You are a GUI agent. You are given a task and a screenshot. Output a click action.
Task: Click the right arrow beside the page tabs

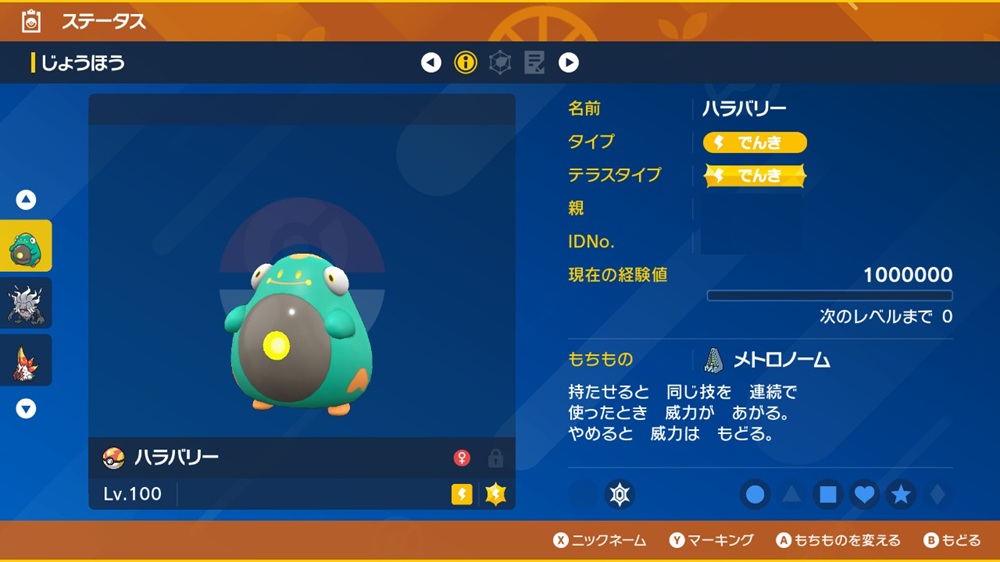coord(568,63)
